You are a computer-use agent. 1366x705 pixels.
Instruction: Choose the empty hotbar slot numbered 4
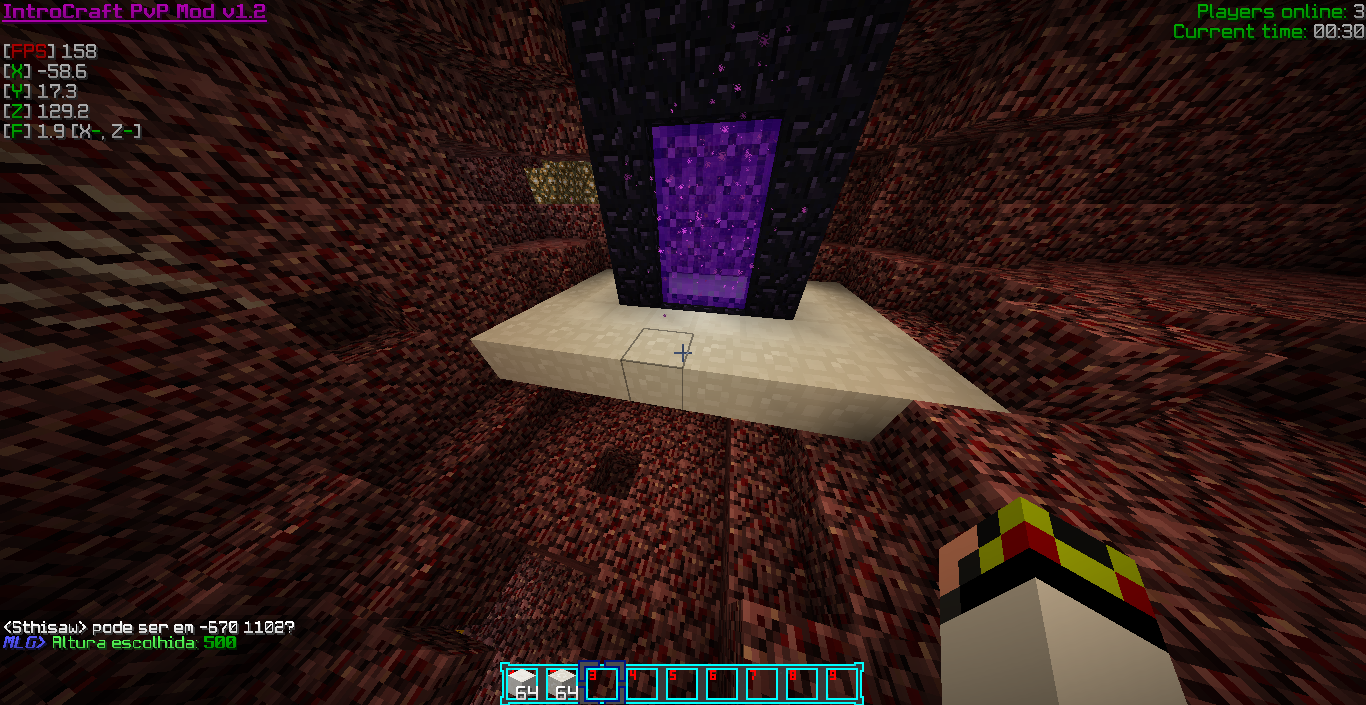coord(642,684)
